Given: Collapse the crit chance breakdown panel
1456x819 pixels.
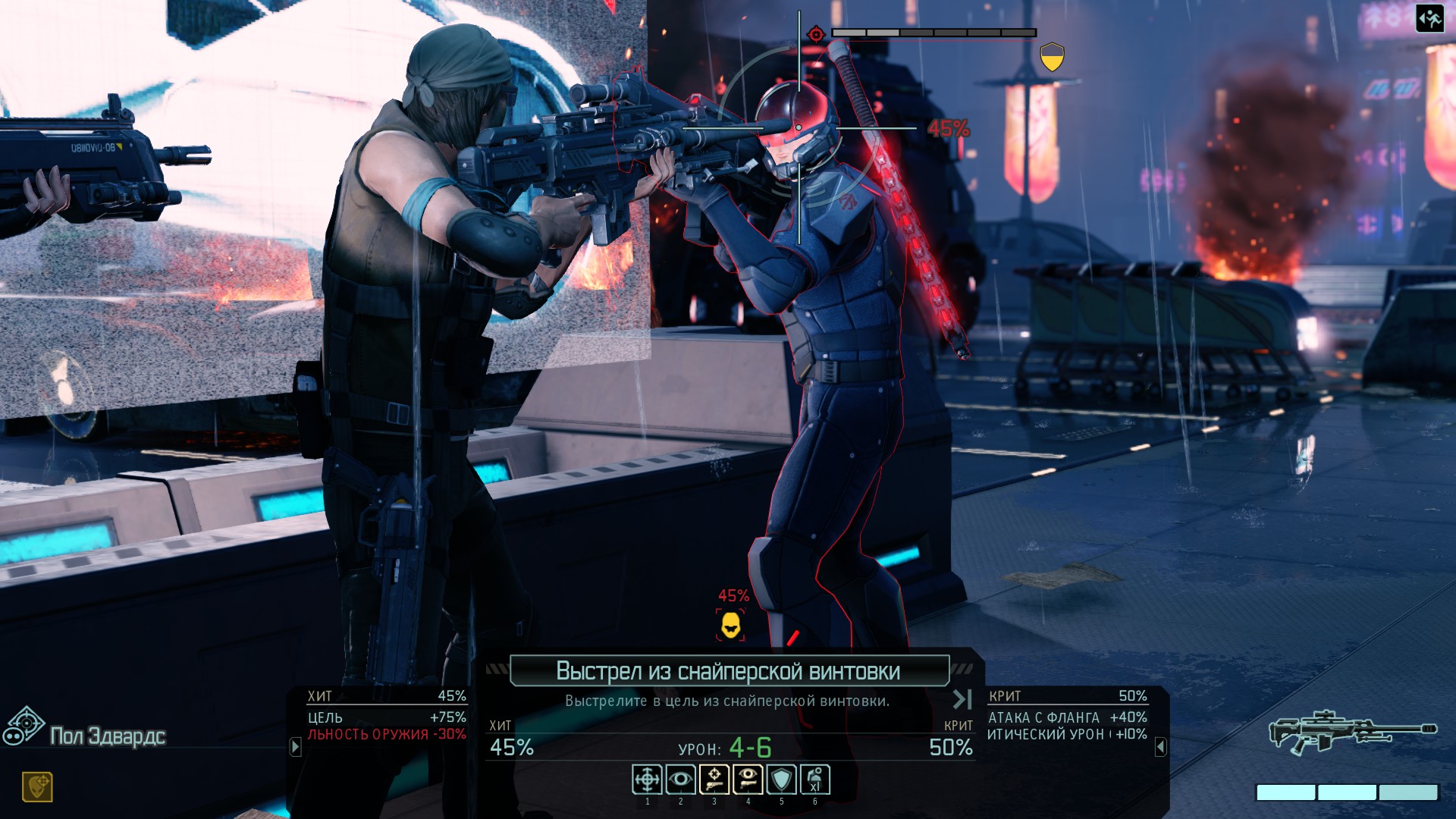Looking at the screenshot, I should point(1160,748).
